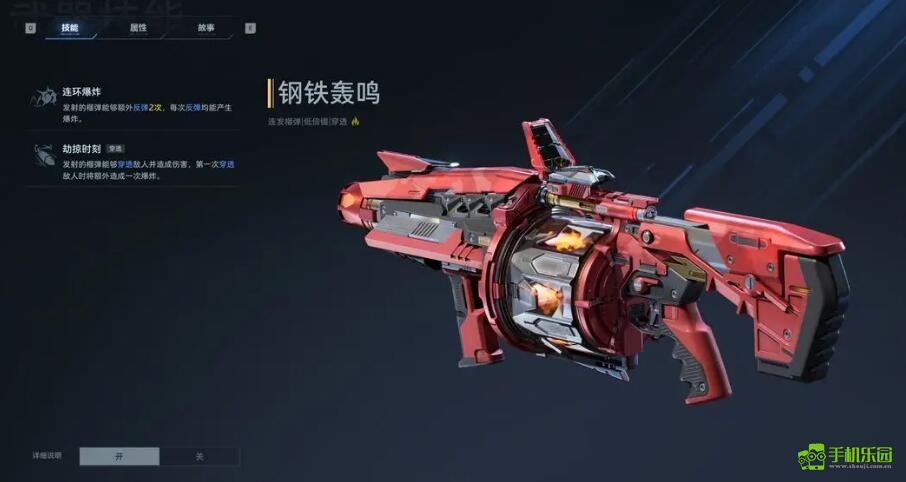Screen dimensions: 906x482
Task: Open the 属性 (Attributes) tab
Action: coord(138,28)
